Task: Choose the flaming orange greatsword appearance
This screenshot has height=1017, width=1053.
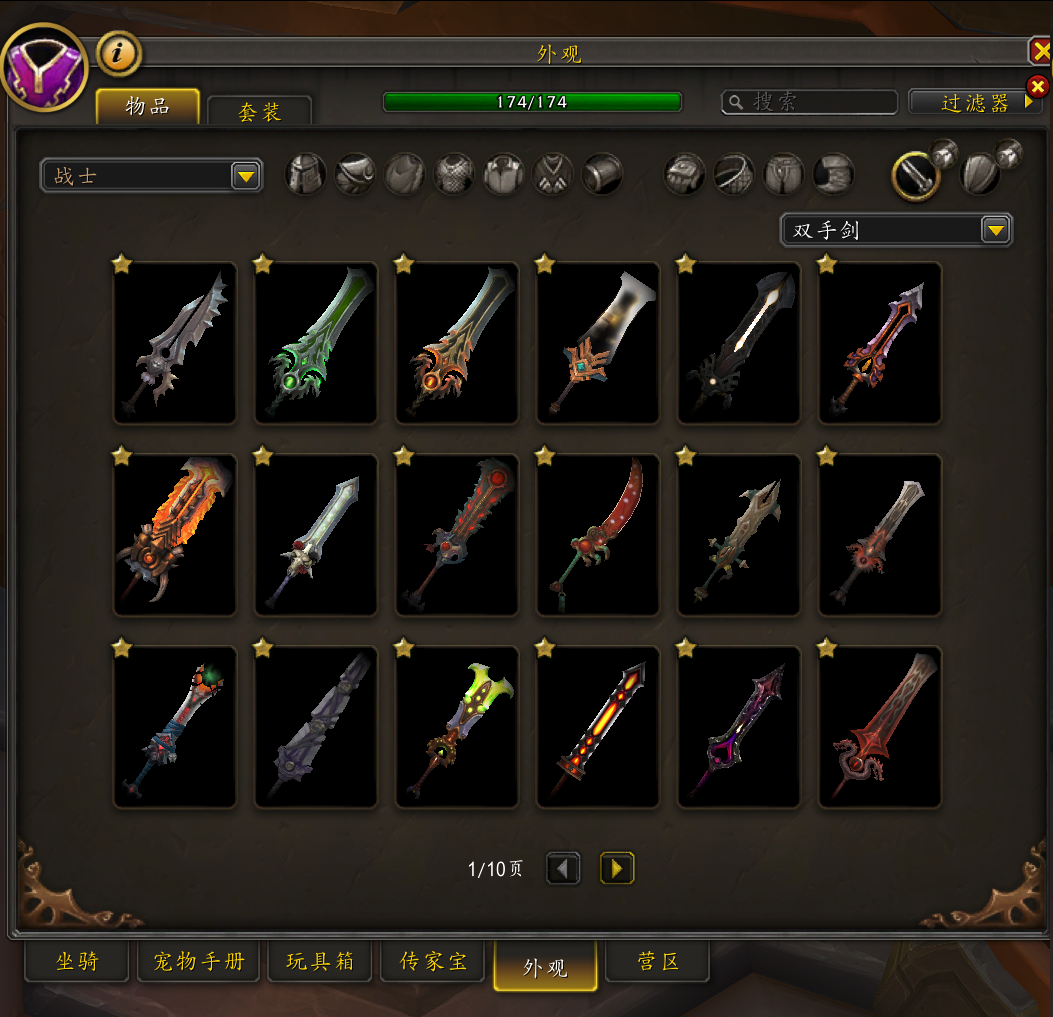Action: click(x=175, y=535)
